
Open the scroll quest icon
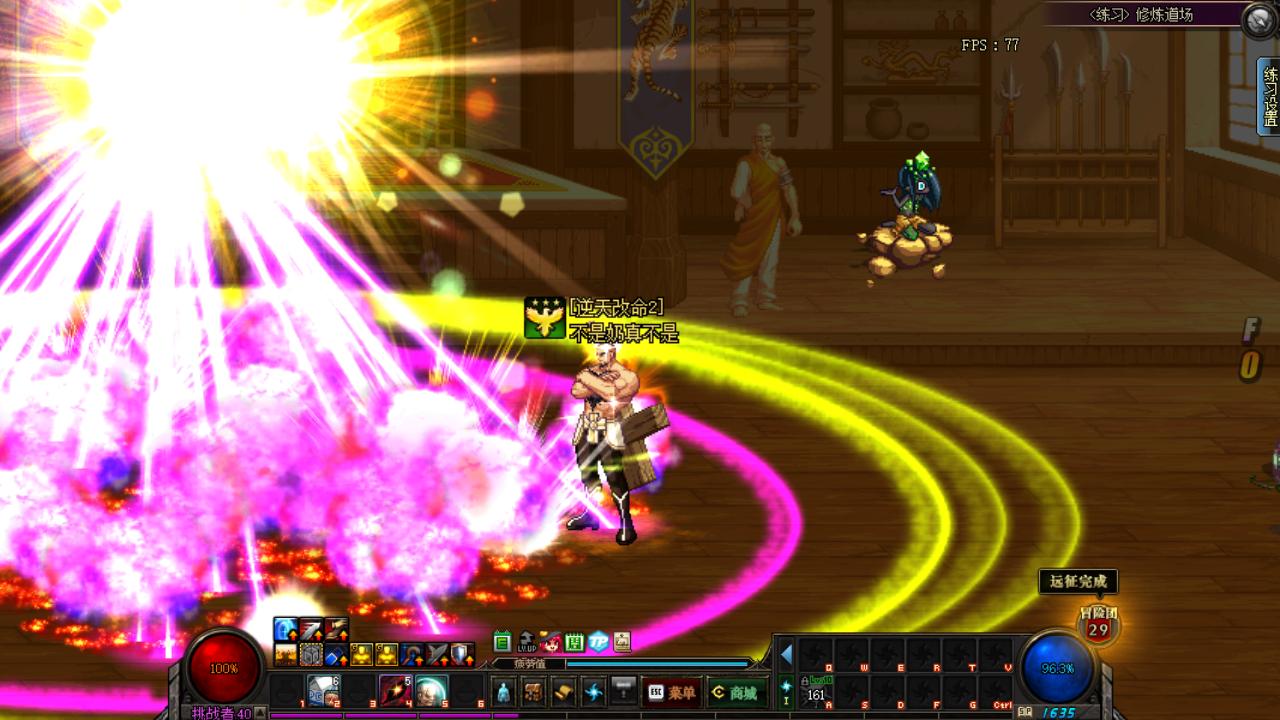tap(564, 692)
